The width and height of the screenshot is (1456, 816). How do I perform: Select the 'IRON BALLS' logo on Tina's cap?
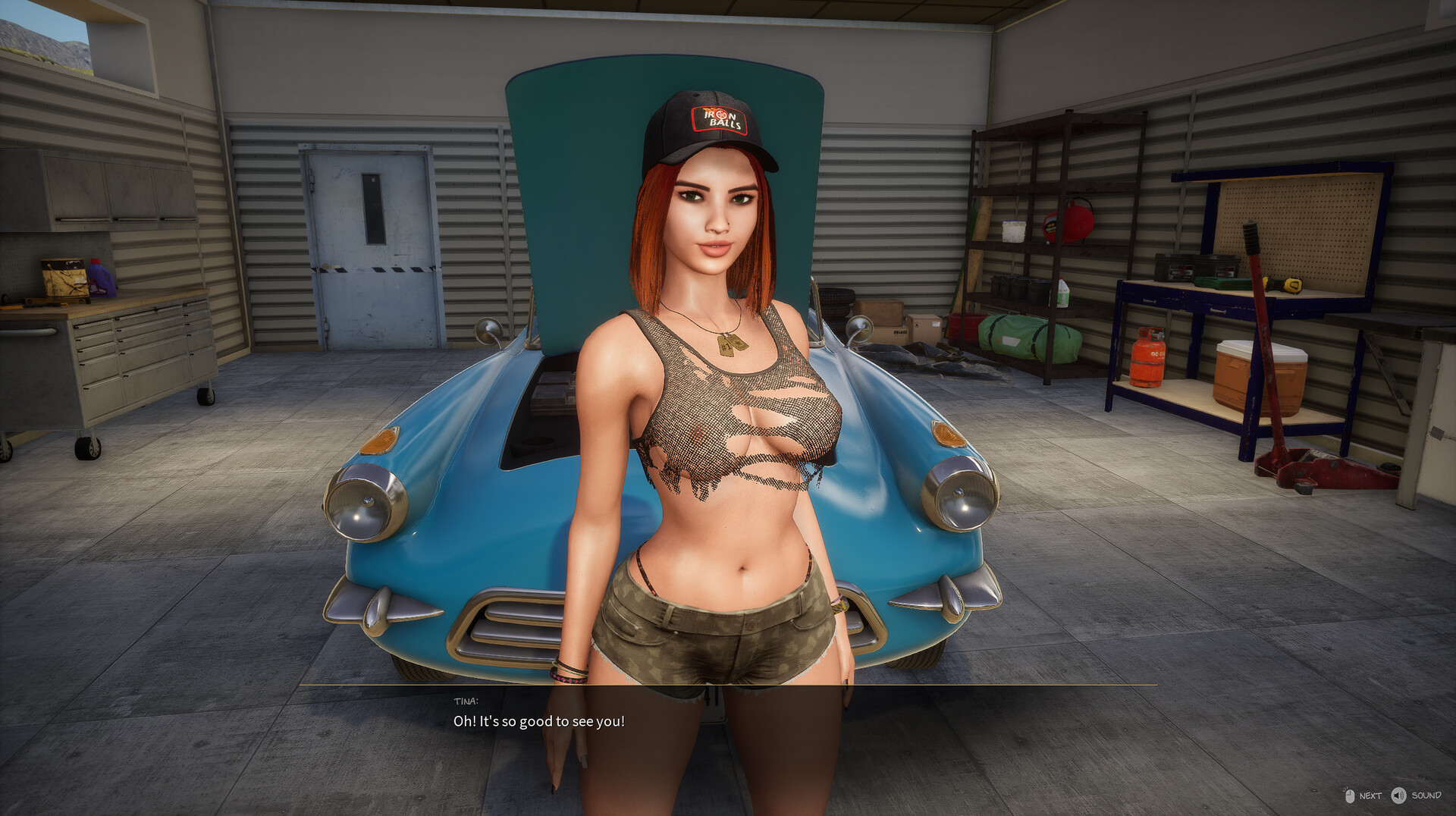pyautogui.click(x=719, y=118)
